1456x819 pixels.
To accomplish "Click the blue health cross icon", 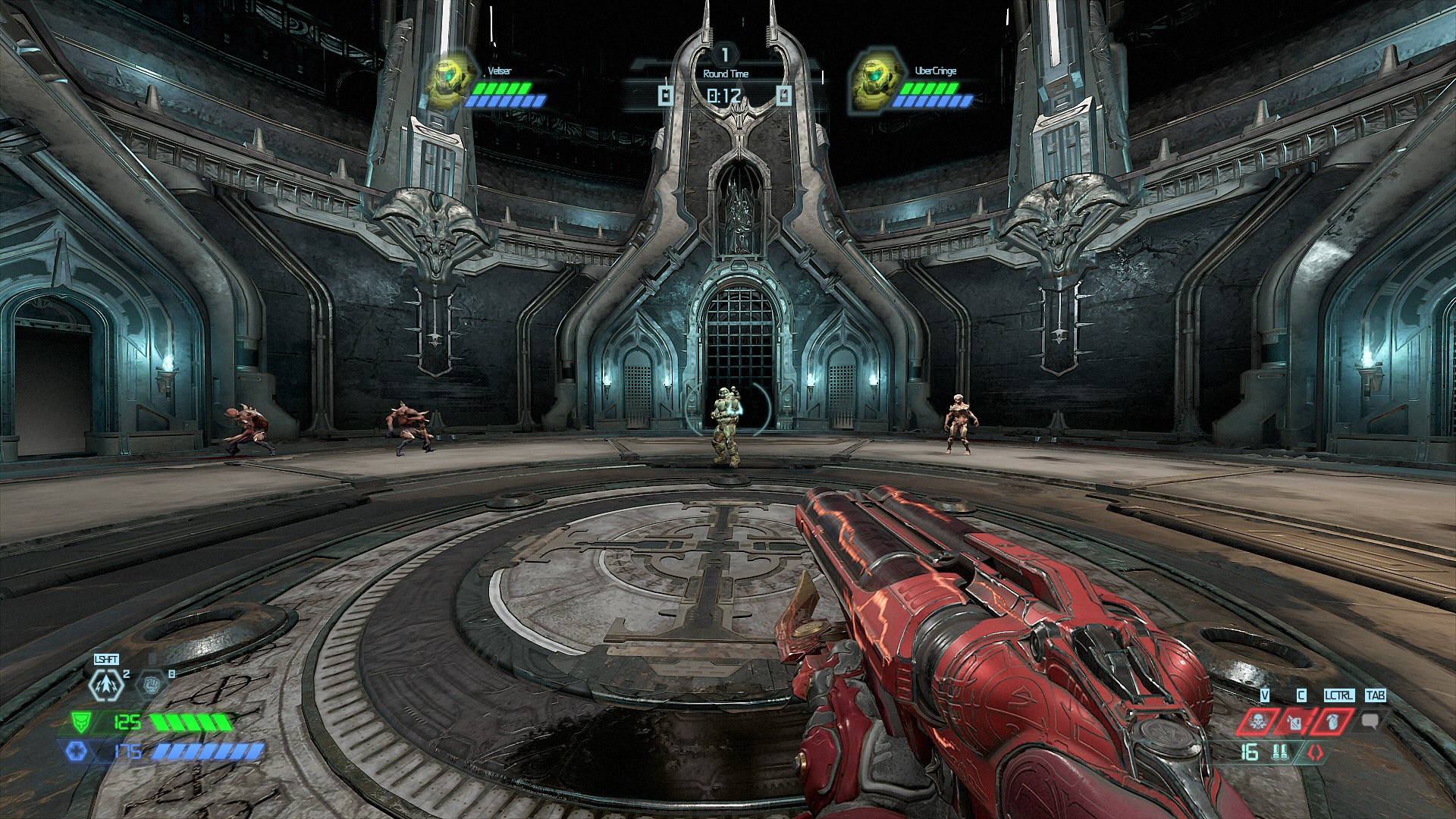I will tap(77, 752).
